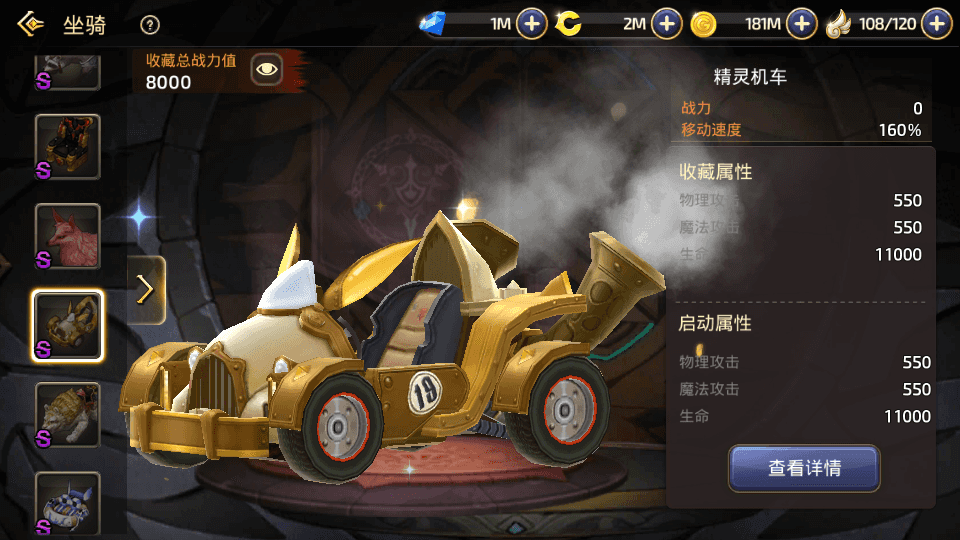Select the golden car mount thumbnail
The height and width of the screenshot is (540, 960).
[68, 325]
